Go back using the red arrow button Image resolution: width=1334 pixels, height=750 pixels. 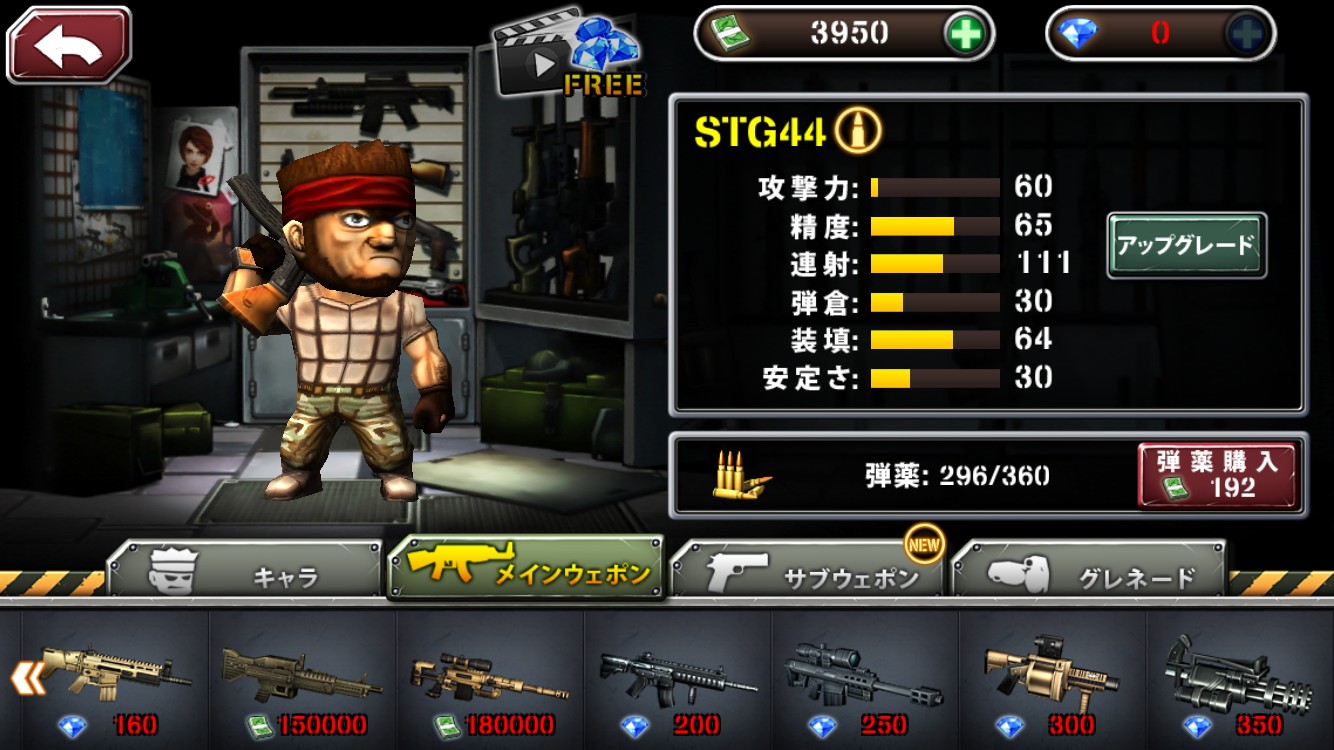pyautogui.click(x=69, y=45)
